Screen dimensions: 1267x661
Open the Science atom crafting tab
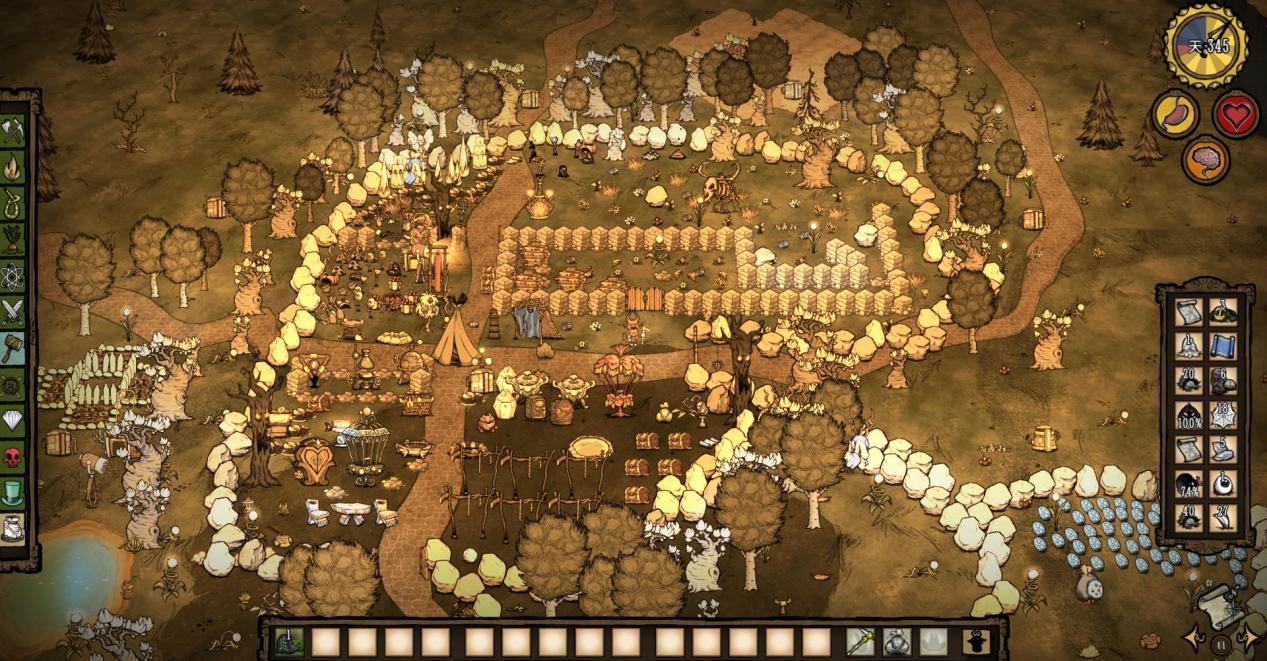(13, 276)
